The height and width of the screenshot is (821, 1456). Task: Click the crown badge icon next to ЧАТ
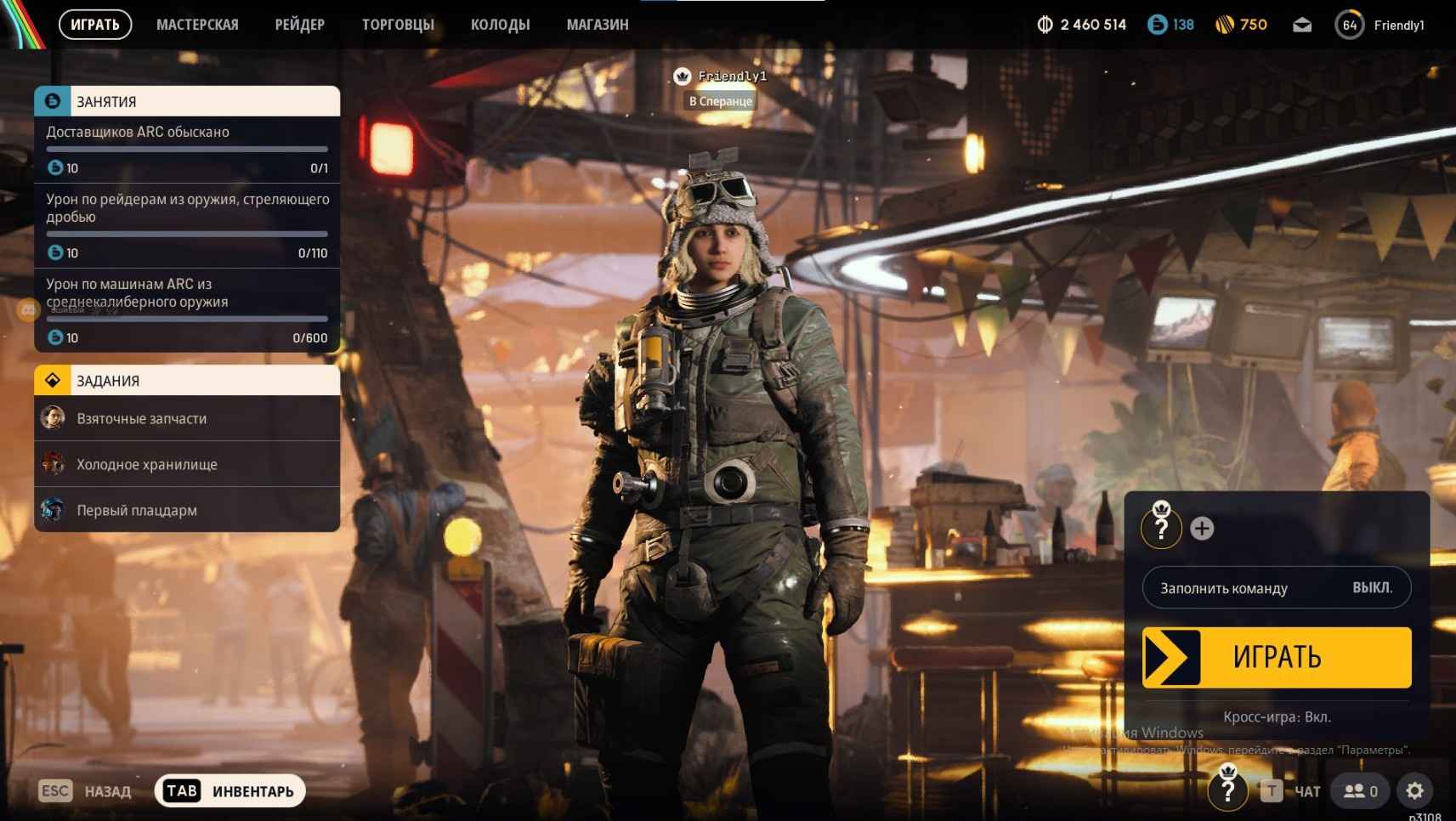pos(1227,790)
